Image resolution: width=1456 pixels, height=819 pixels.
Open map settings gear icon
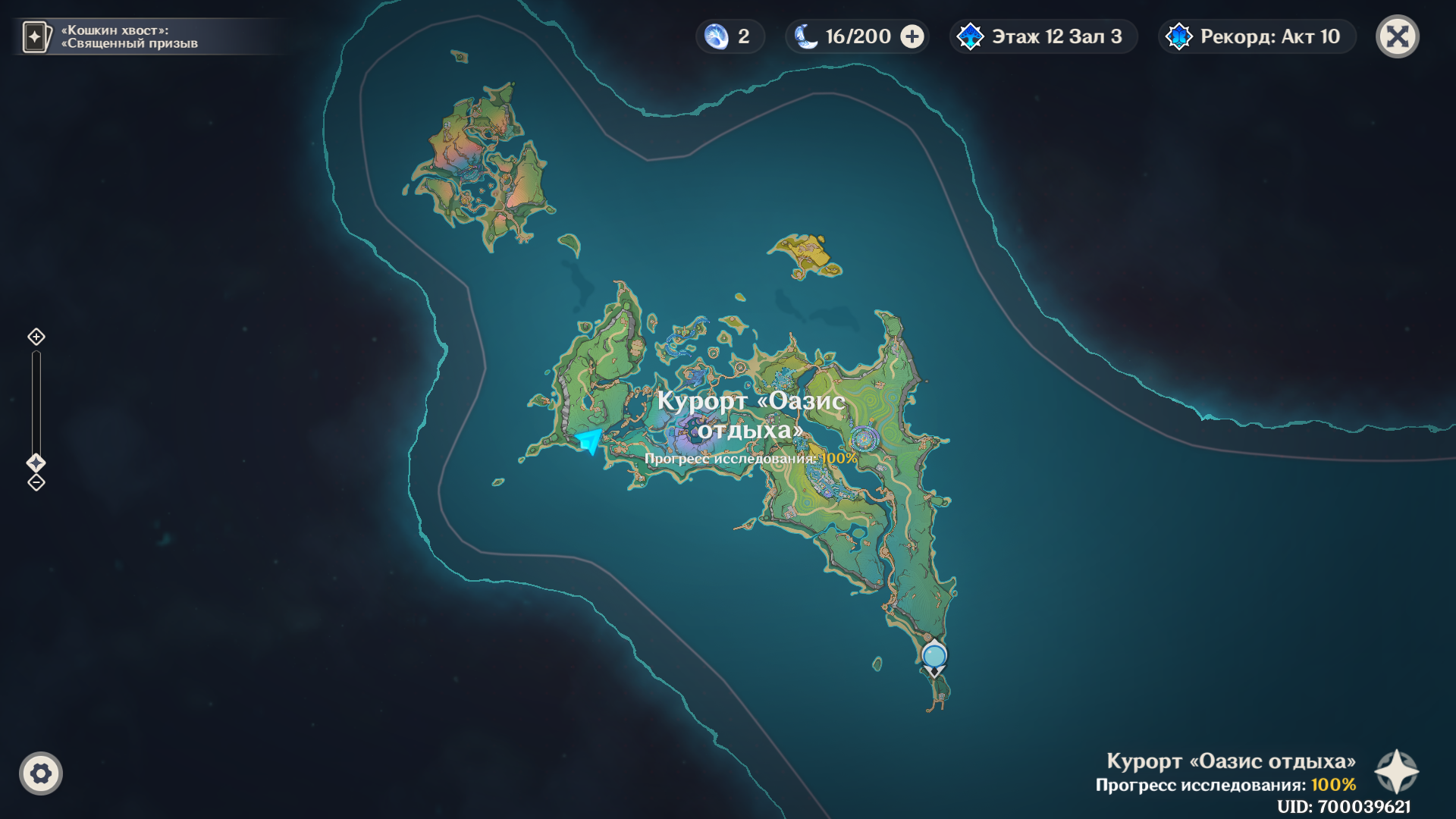pos(41,773)
